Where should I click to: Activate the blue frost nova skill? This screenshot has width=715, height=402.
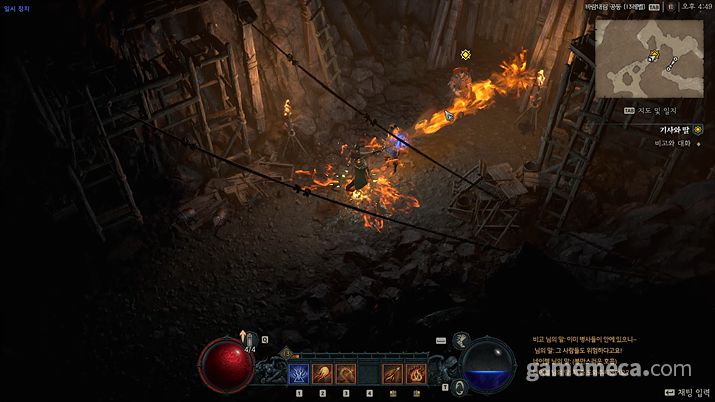pos(298,374)
